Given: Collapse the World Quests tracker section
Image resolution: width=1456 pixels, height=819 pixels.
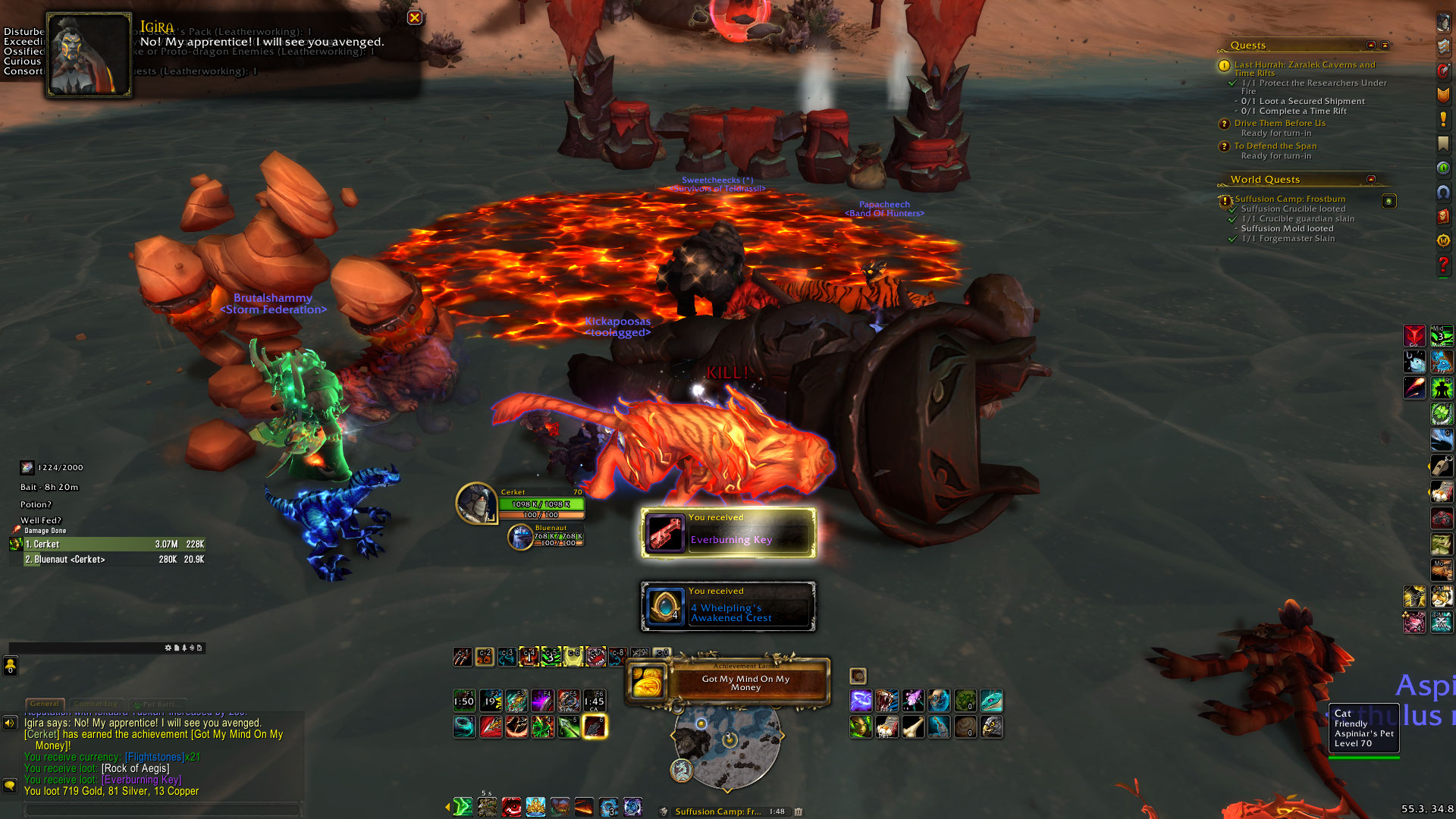Looking at the screenshot, I should [x=1370, y=179].
